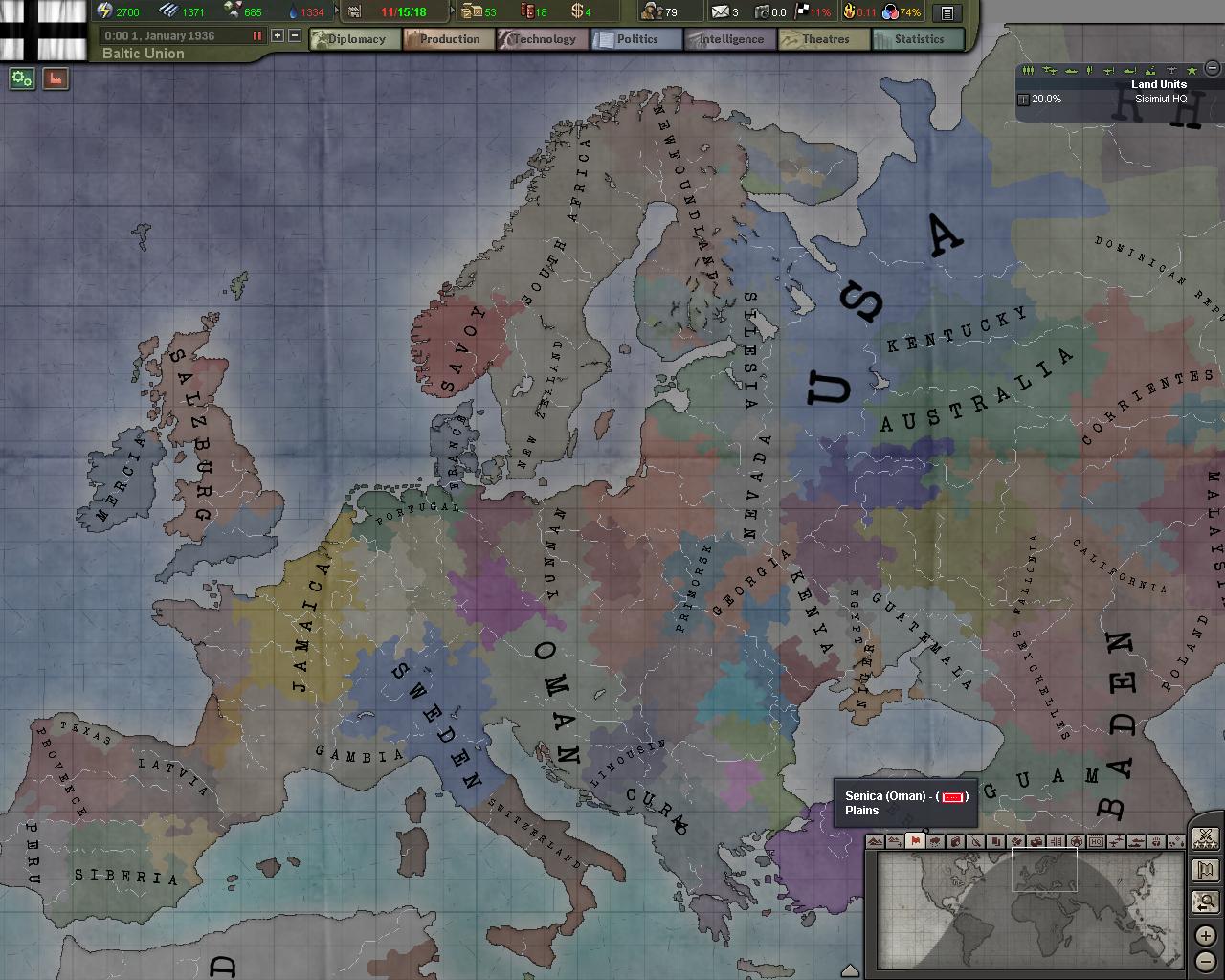
Task: Toggle the red pause button by the date
Action: pyautogui.click(x=256, y=35)
